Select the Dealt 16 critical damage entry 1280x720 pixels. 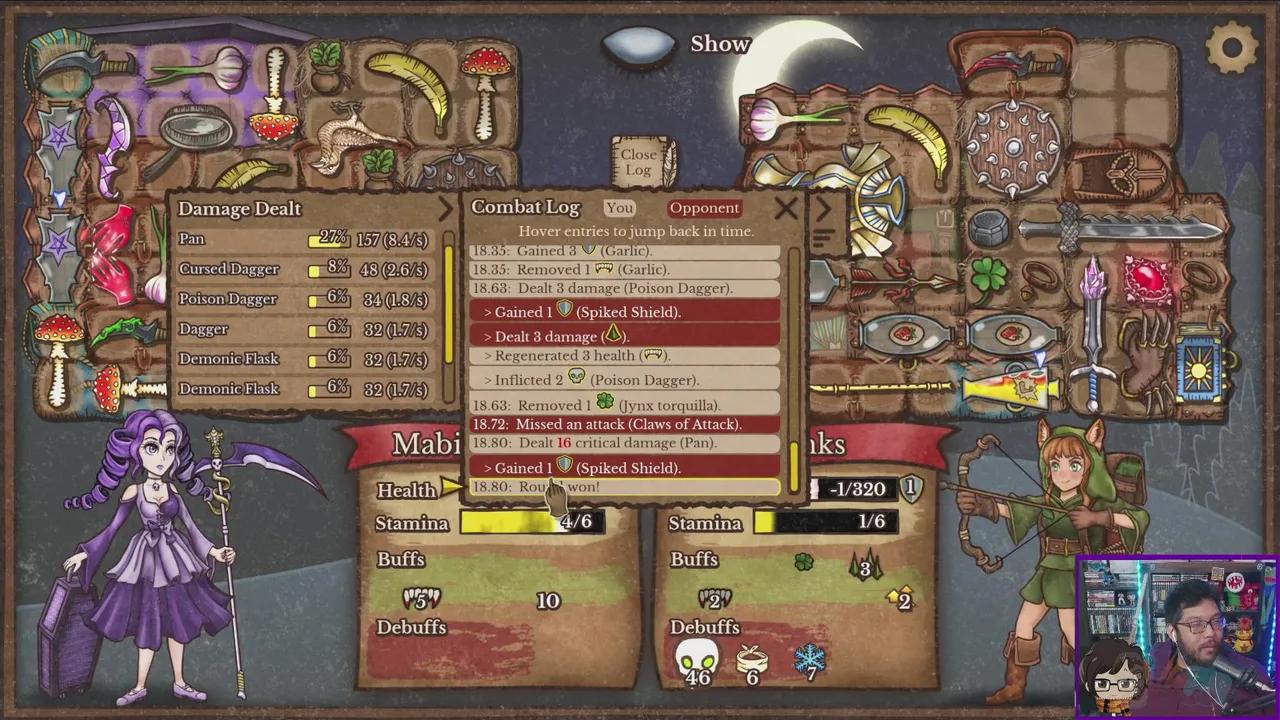[x=625, y=443]
